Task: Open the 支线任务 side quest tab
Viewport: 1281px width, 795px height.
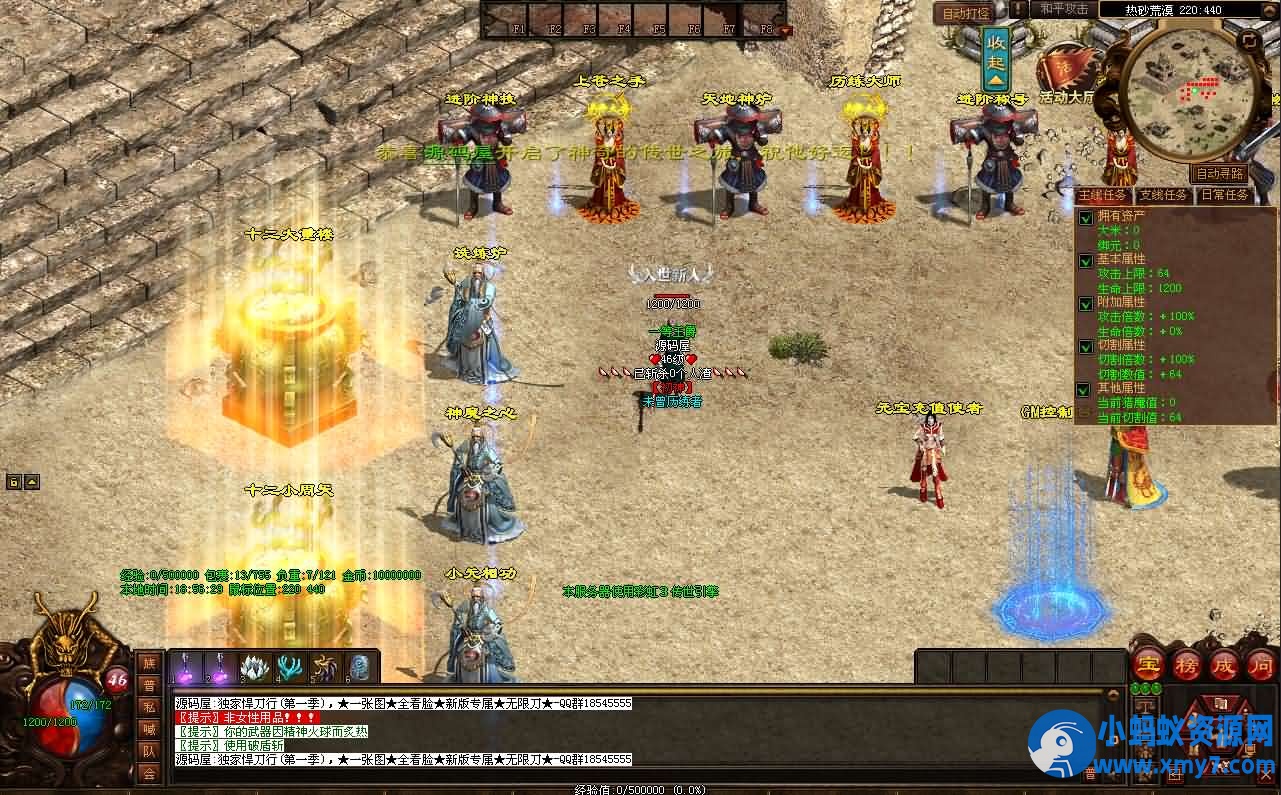Action: tap(1163, 195)
